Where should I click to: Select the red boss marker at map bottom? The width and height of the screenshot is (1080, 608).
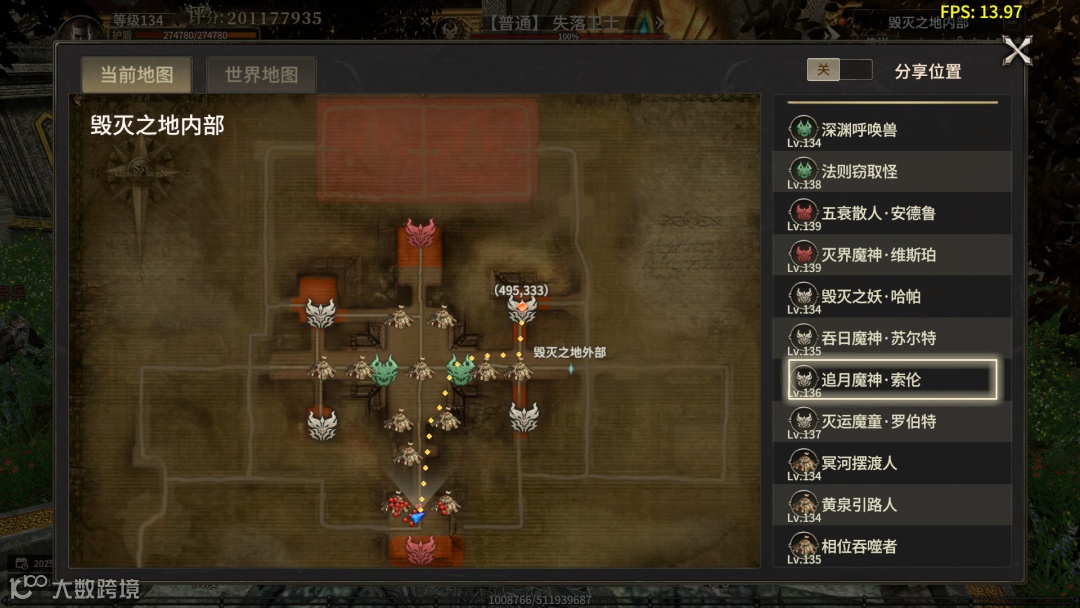coord(421,549)
